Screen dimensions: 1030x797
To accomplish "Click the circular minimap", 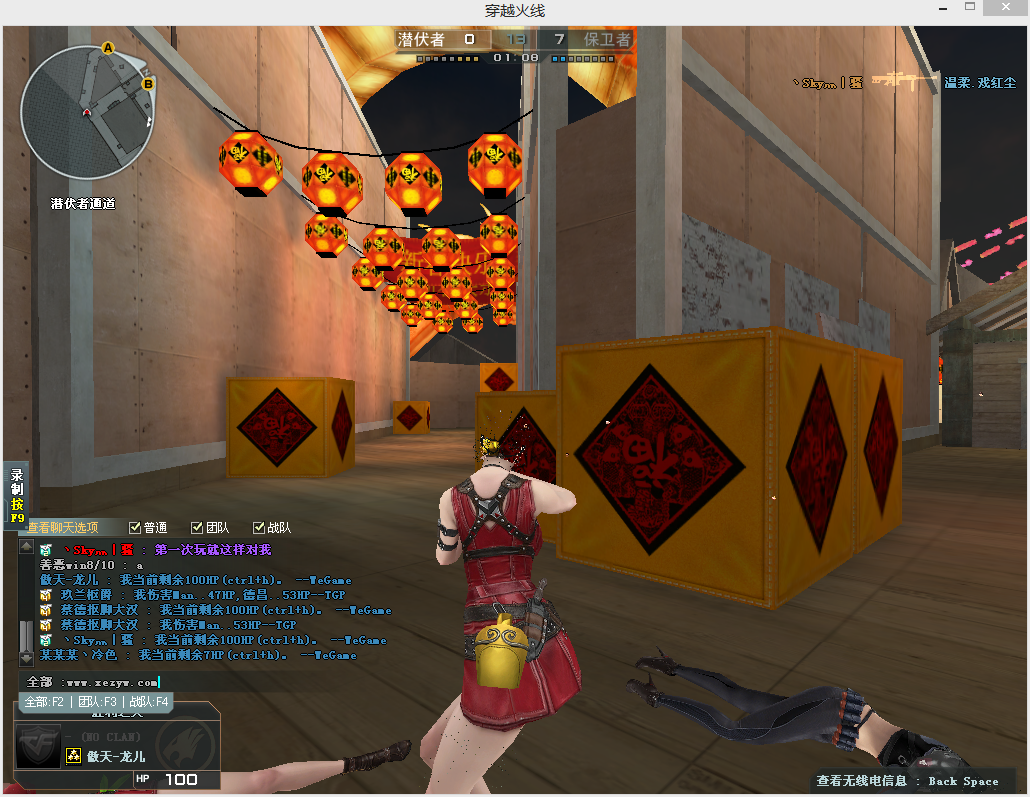I will coord(88,110).
